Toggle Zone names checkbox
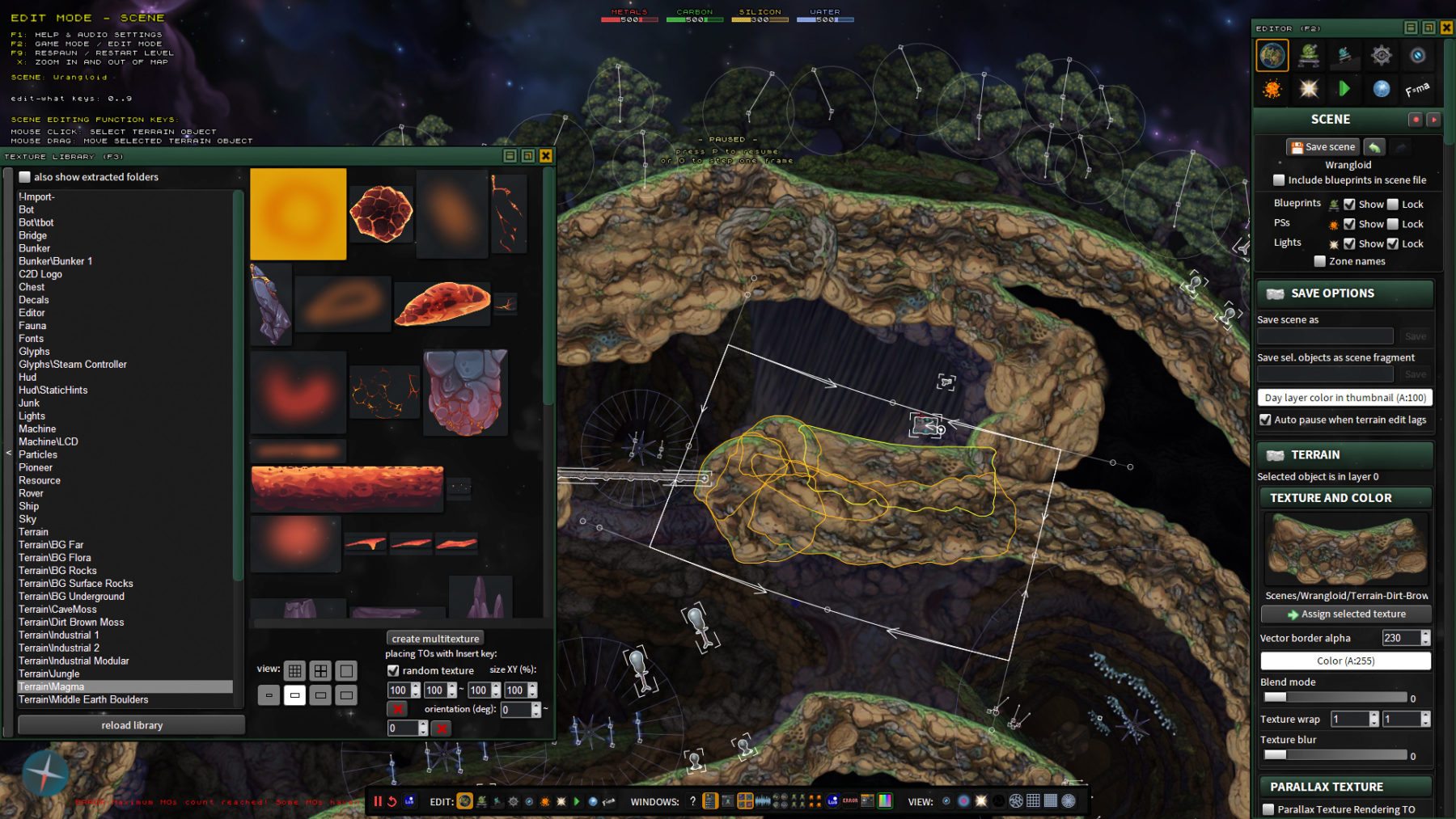This screenshot has height=819, width=1456. [1320, 261]
